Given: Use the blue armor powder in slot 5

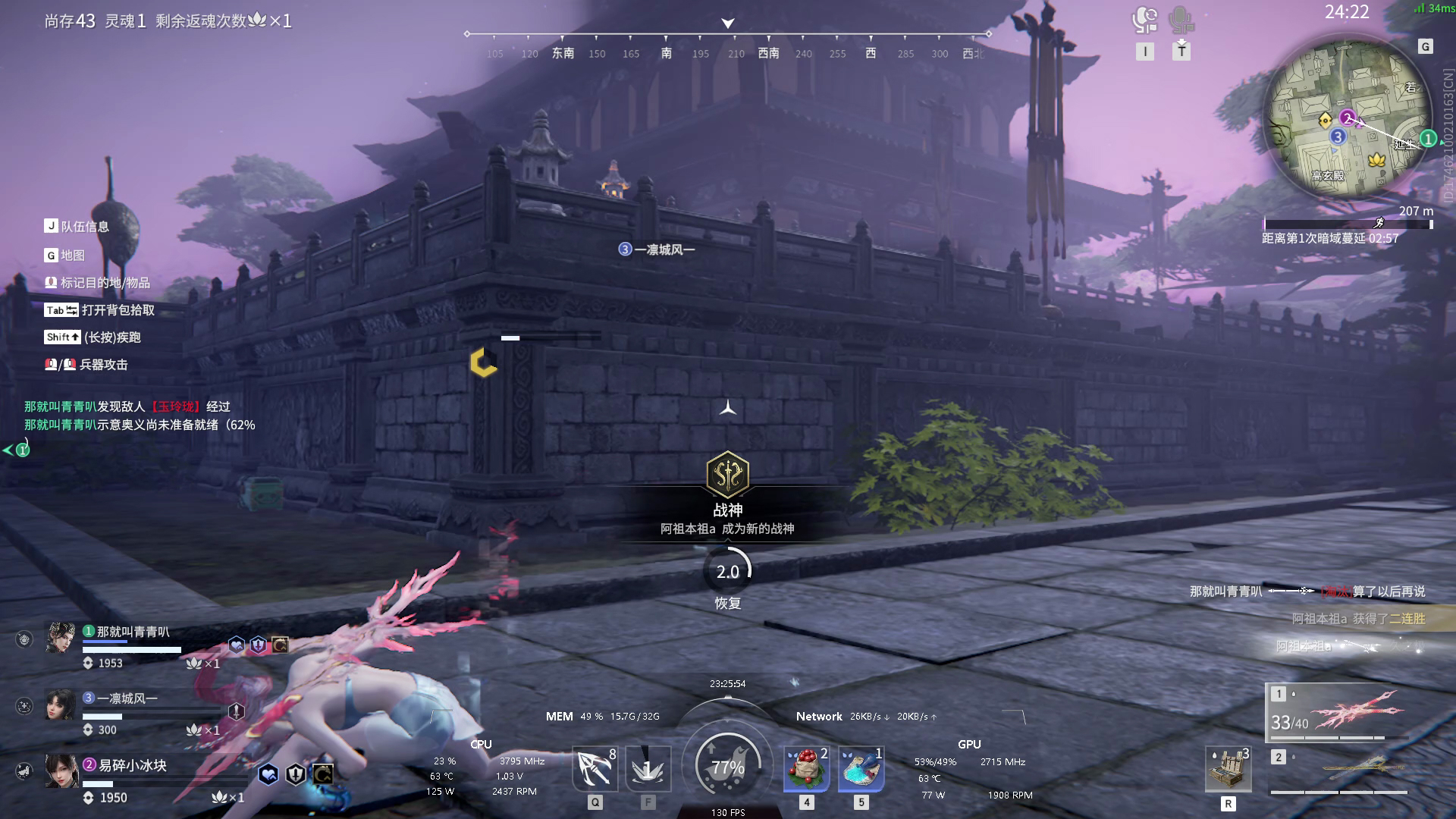Looking at the screenshot, I should click(x=861, y=768).
